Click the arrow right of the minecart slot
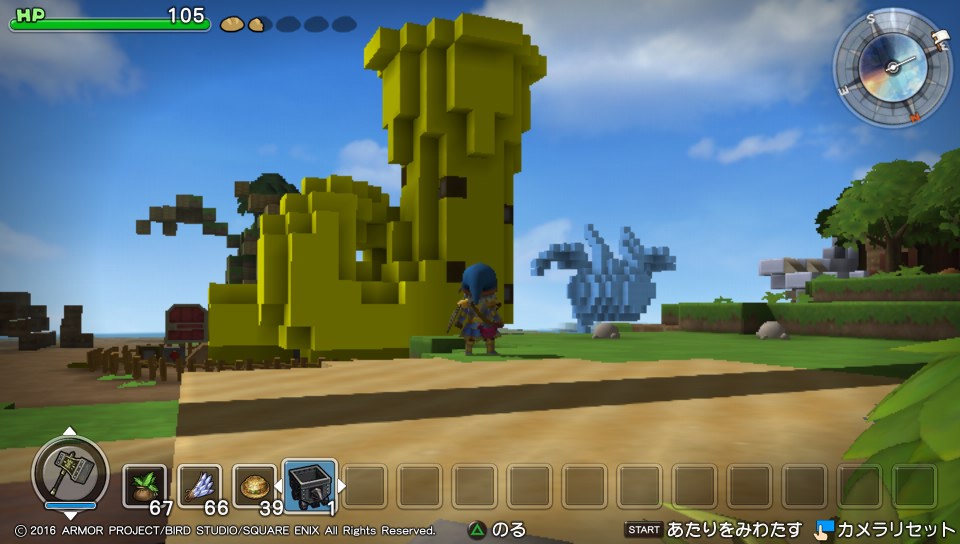The width and height of the screenshot is (960, 544). 341,486
